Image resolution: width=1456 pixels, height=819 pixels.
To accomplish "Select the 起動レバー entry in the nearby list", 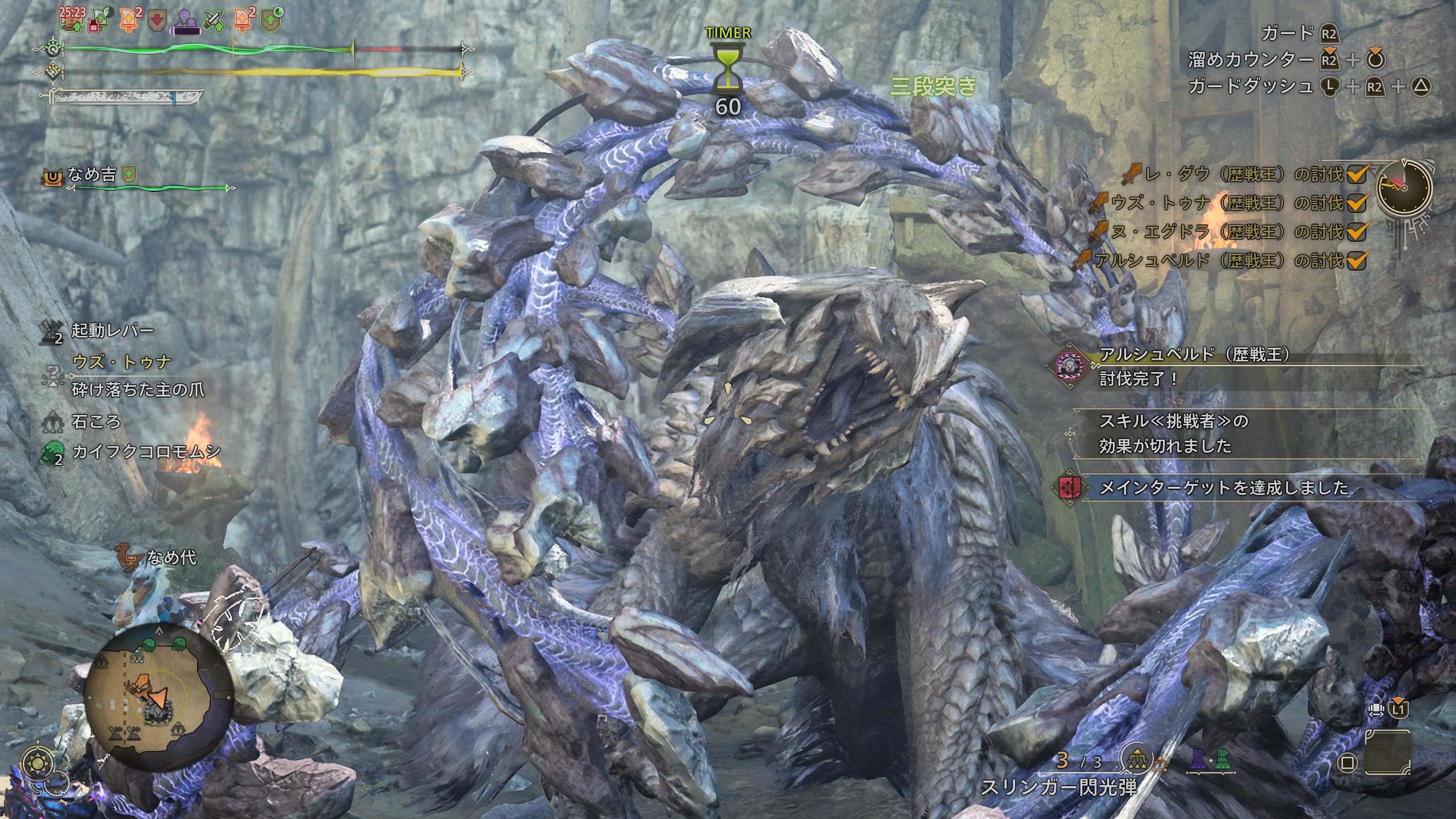I will (x=112, y=330).
